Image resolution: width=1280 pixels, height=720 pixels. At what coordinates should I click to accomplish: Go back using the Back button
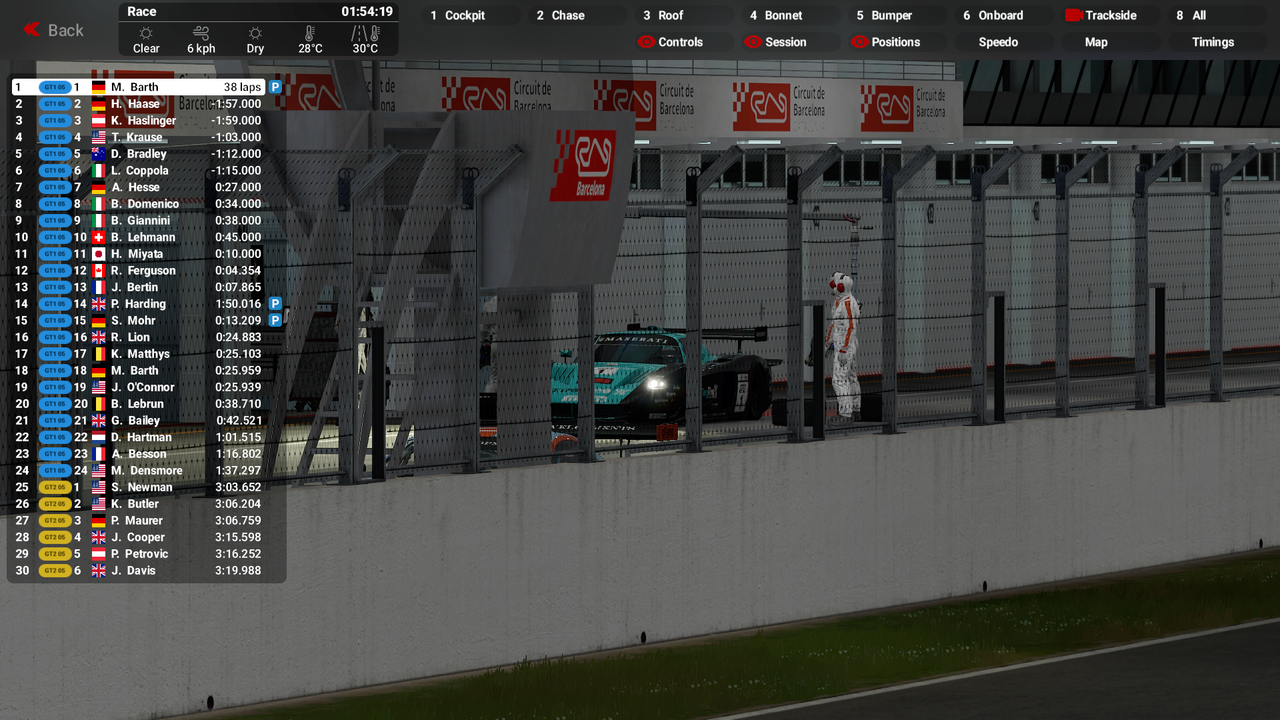point(54,30)
